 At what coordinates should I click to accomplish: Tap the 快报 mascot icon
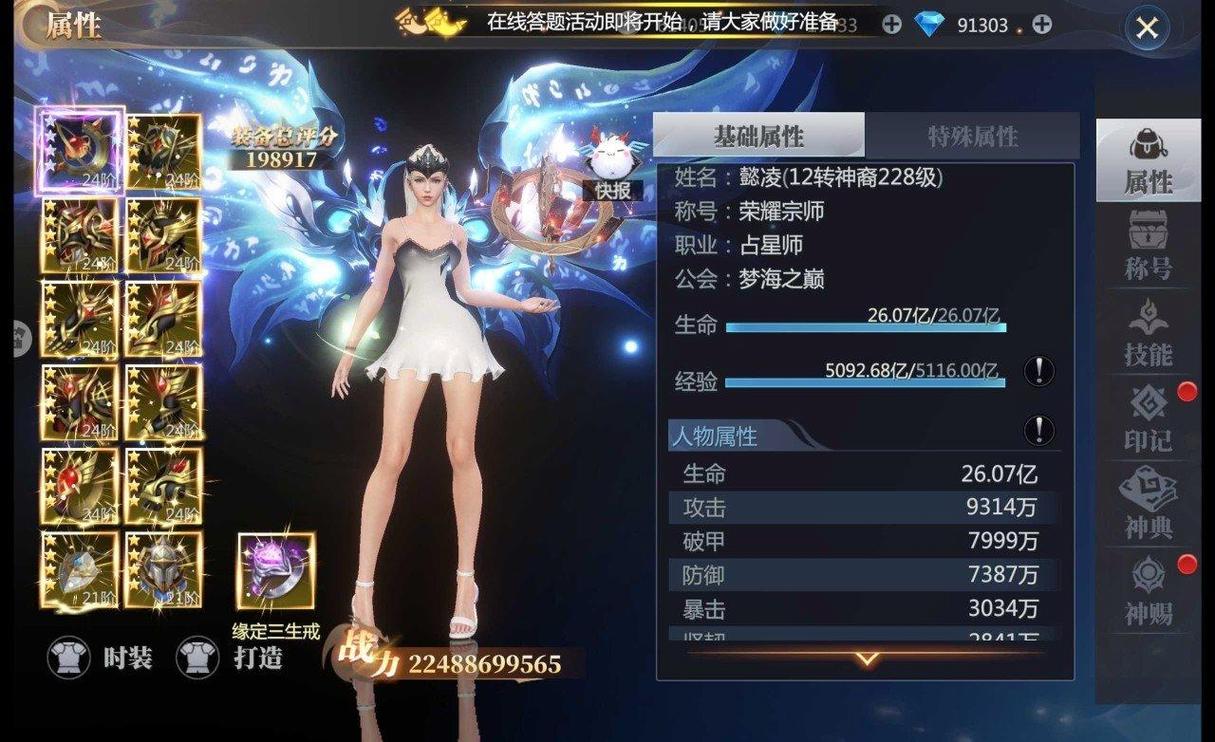612,163
